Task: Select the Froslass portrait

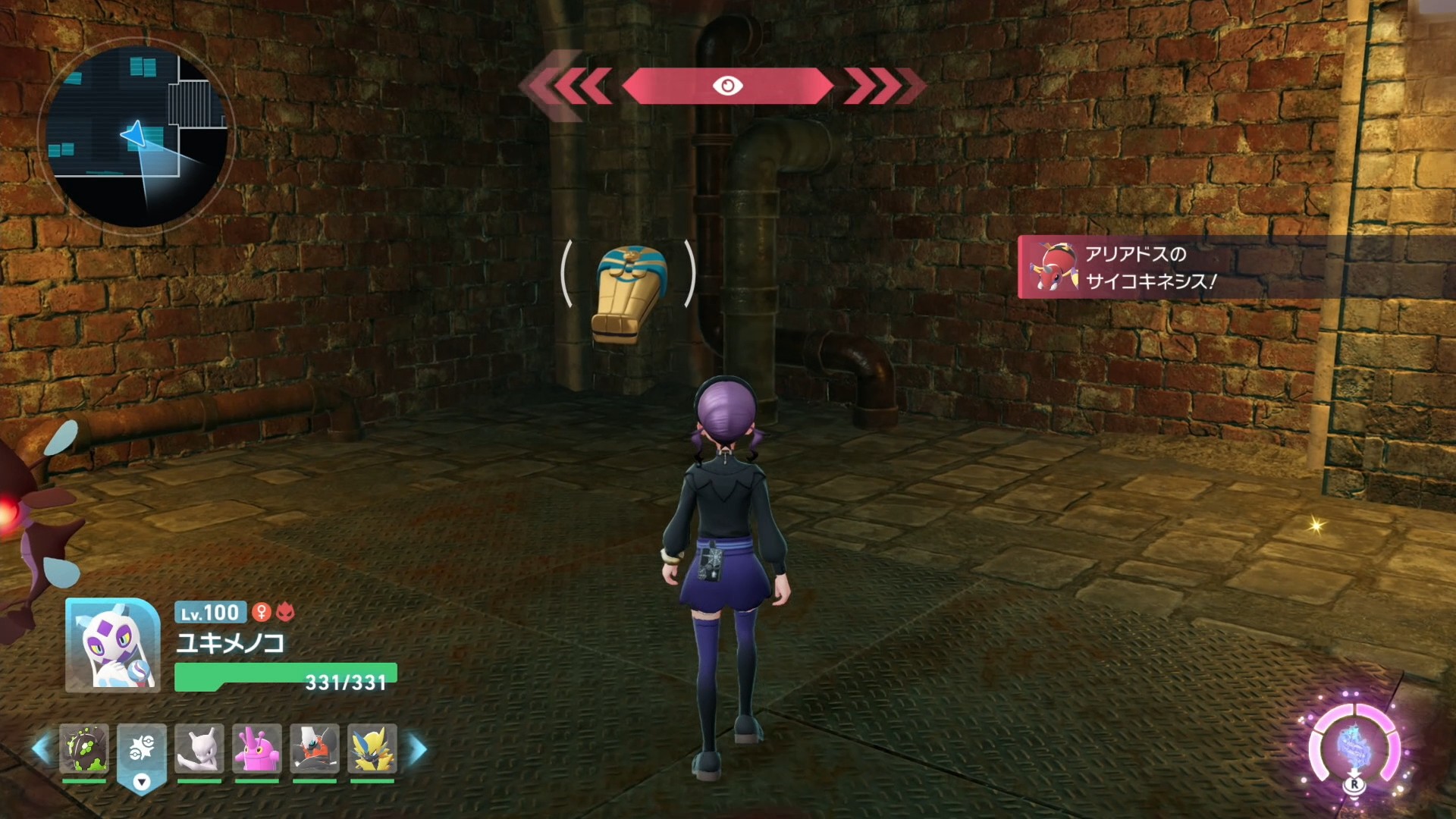Action: pos(112,645)
